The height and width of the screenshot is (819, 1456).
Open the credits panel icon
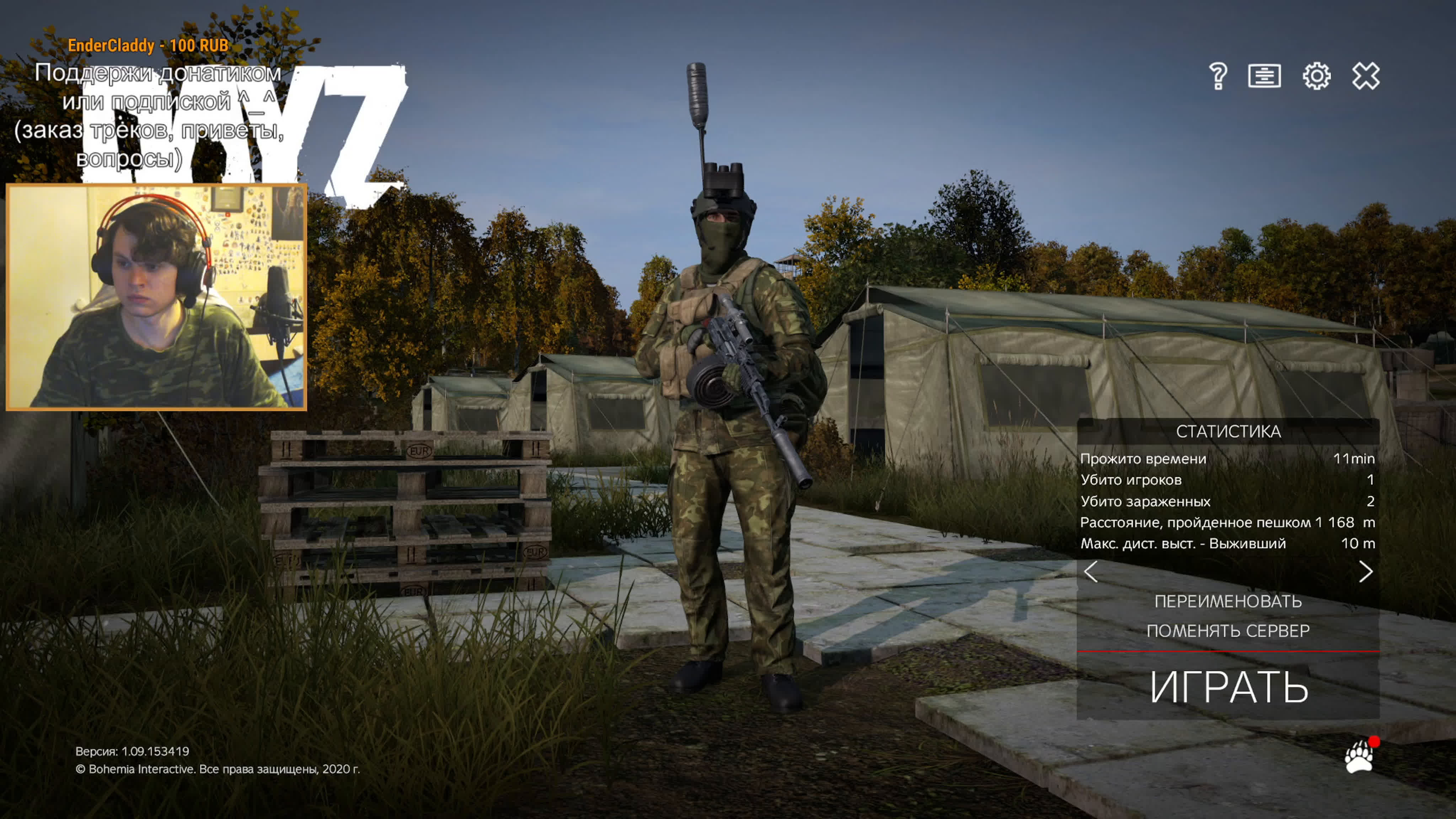coord(1264,76)
